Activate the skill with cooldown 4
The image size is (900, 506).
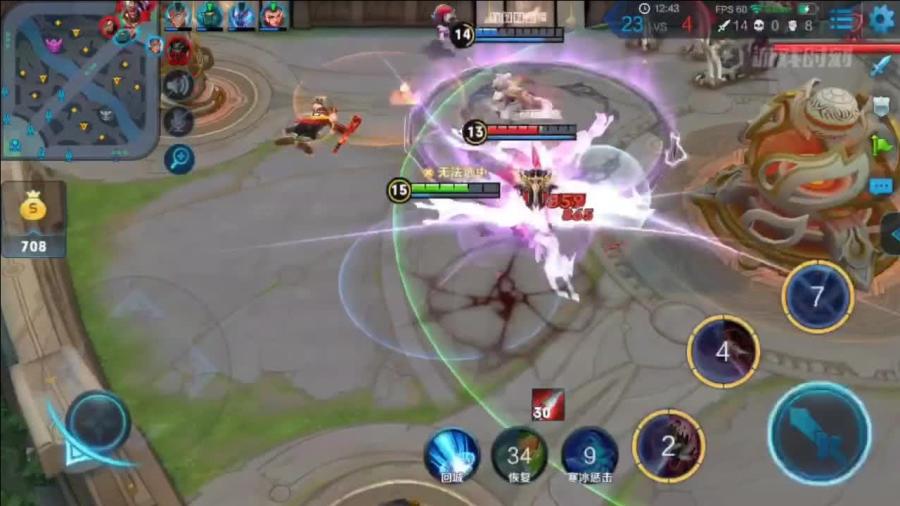pyautogui.click(x=723, y=351)
